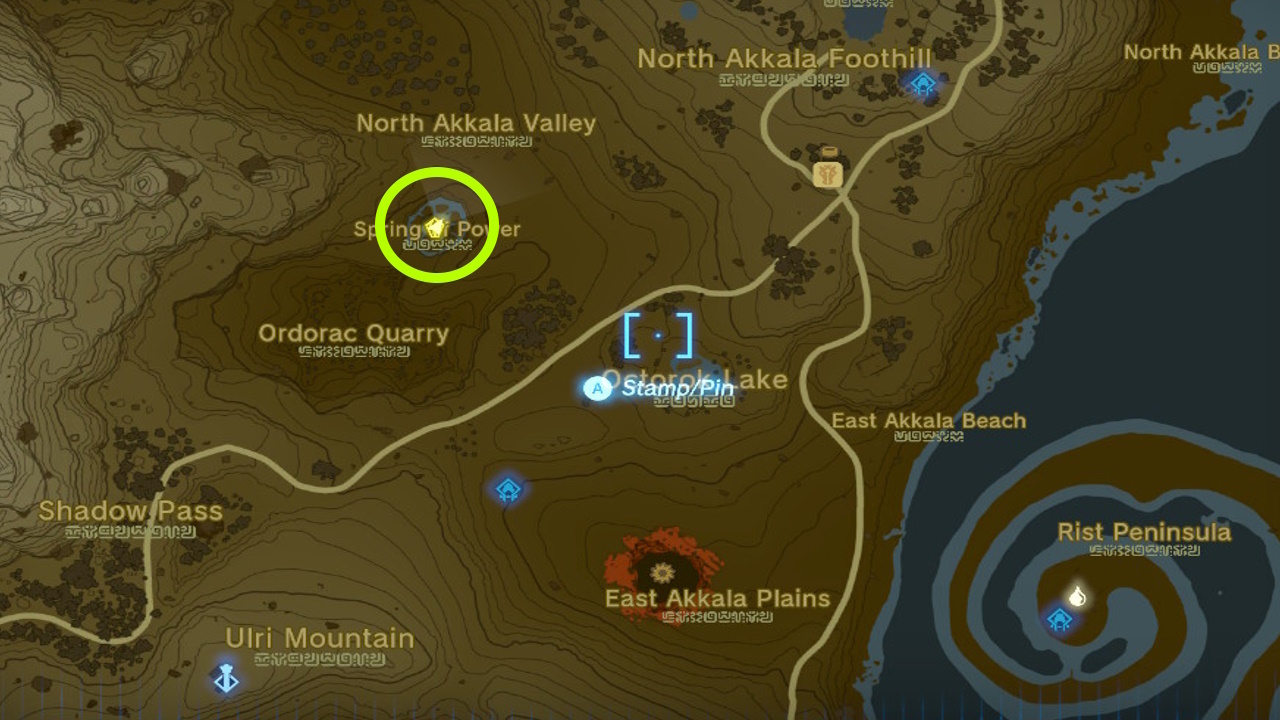Image resolution: width=1280 pixels, height=720 pixels.
Task: Click the shrine icon south of Ostorok Lake
Action: (x=508, y=489)
